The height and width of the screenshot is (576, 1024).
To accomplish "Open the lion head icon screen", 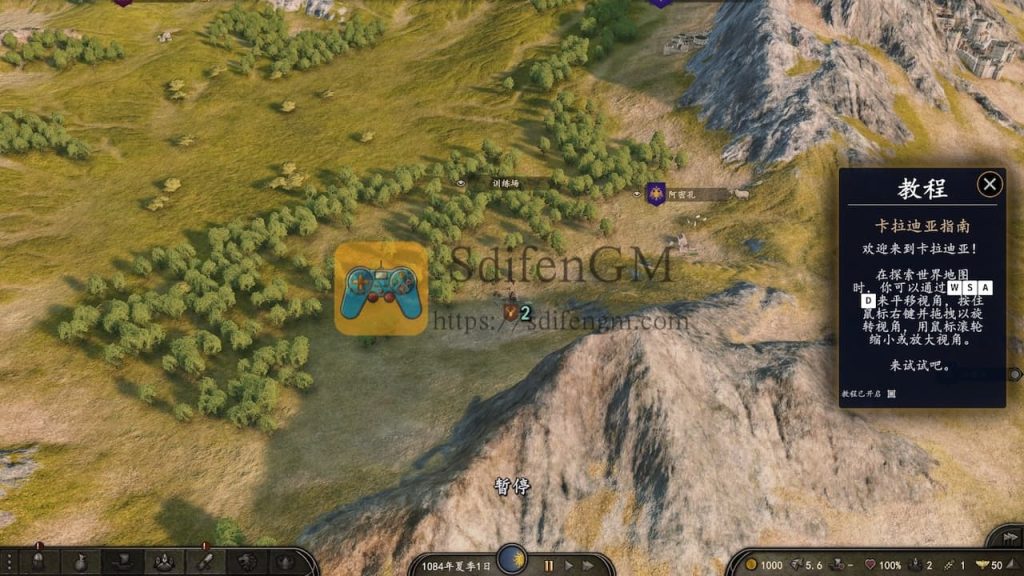I will [245, 562].
